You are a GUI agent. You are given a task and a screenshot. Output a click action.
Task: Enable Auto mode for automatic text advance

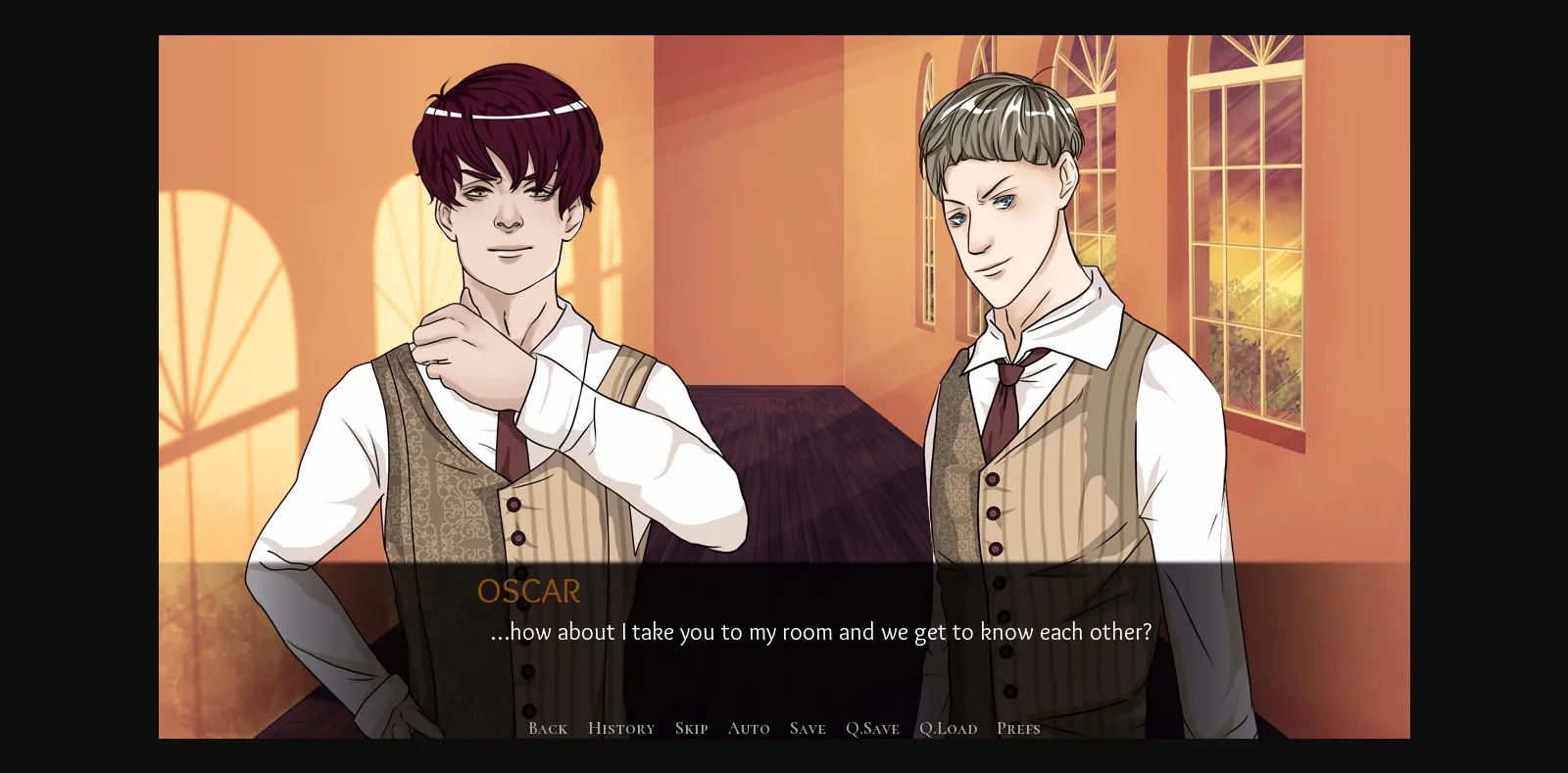click(x=748, y=728)
